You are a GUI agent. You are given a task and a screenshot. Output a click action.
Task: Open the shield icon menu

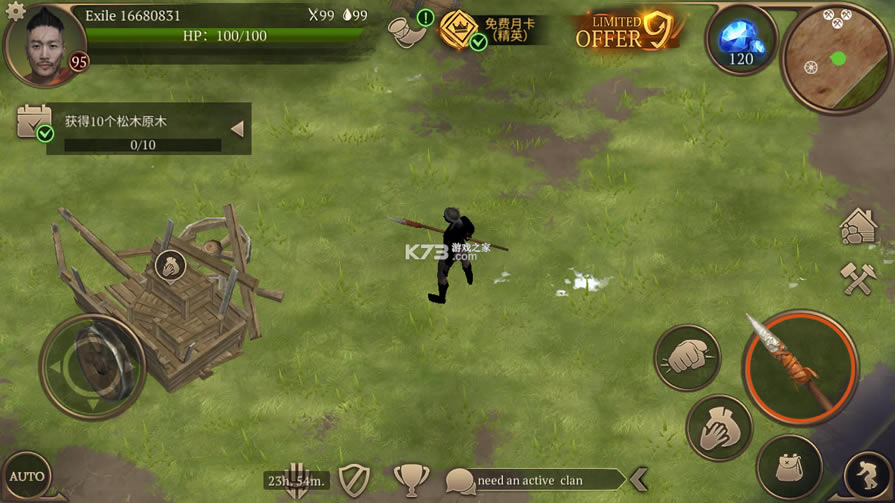coord(354,480)
